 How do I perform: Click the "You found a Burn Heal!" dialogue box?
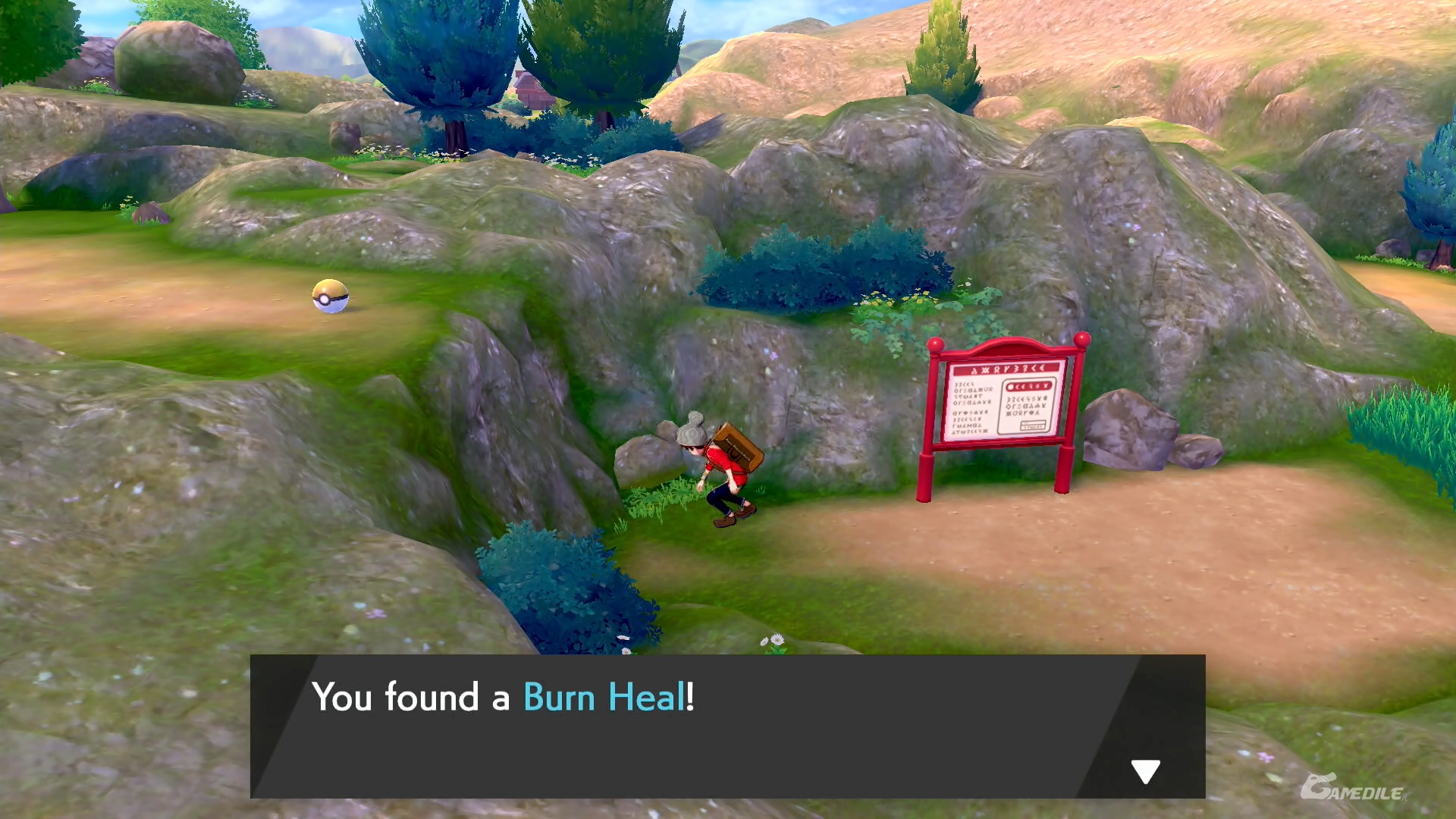click(x=726, y=726)
